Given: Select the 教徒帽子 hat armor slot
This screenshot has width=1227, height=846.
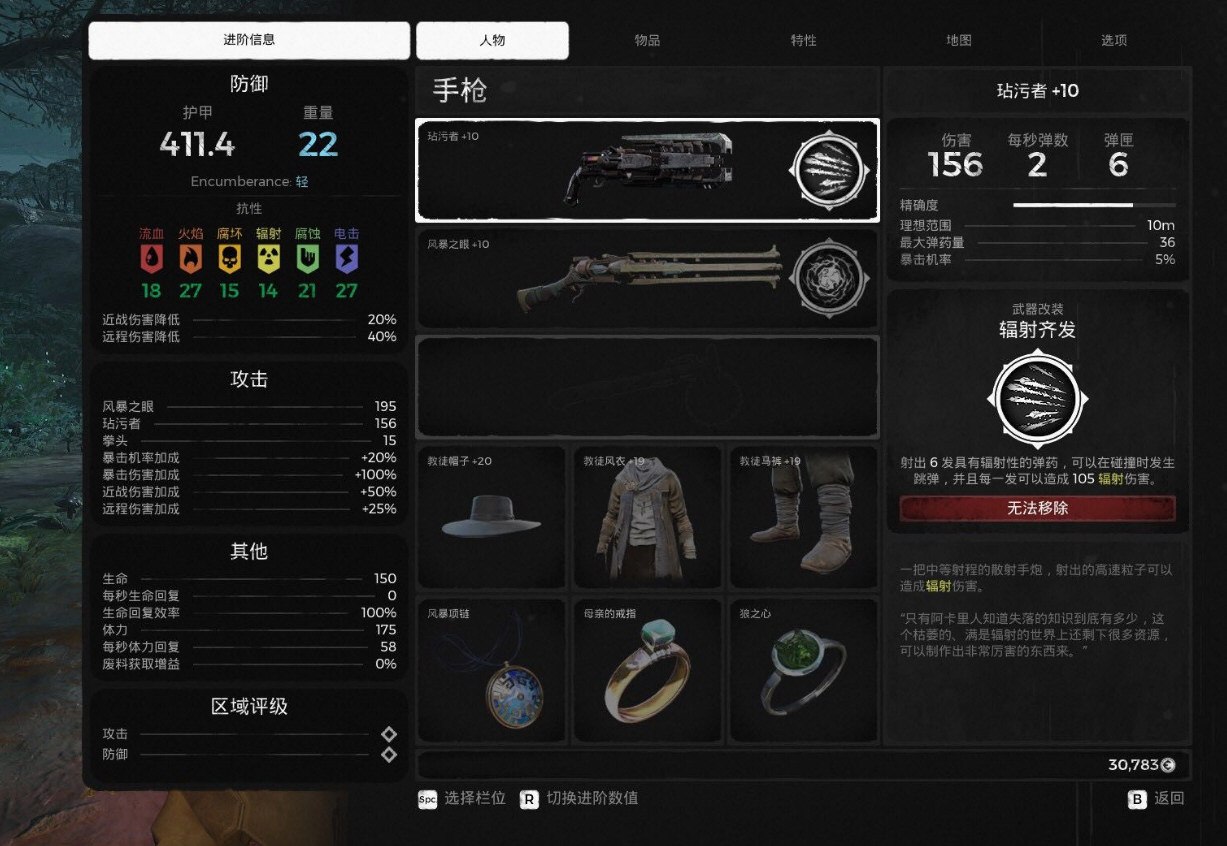Looking at the screenshot, I should (x=491, y=517).
